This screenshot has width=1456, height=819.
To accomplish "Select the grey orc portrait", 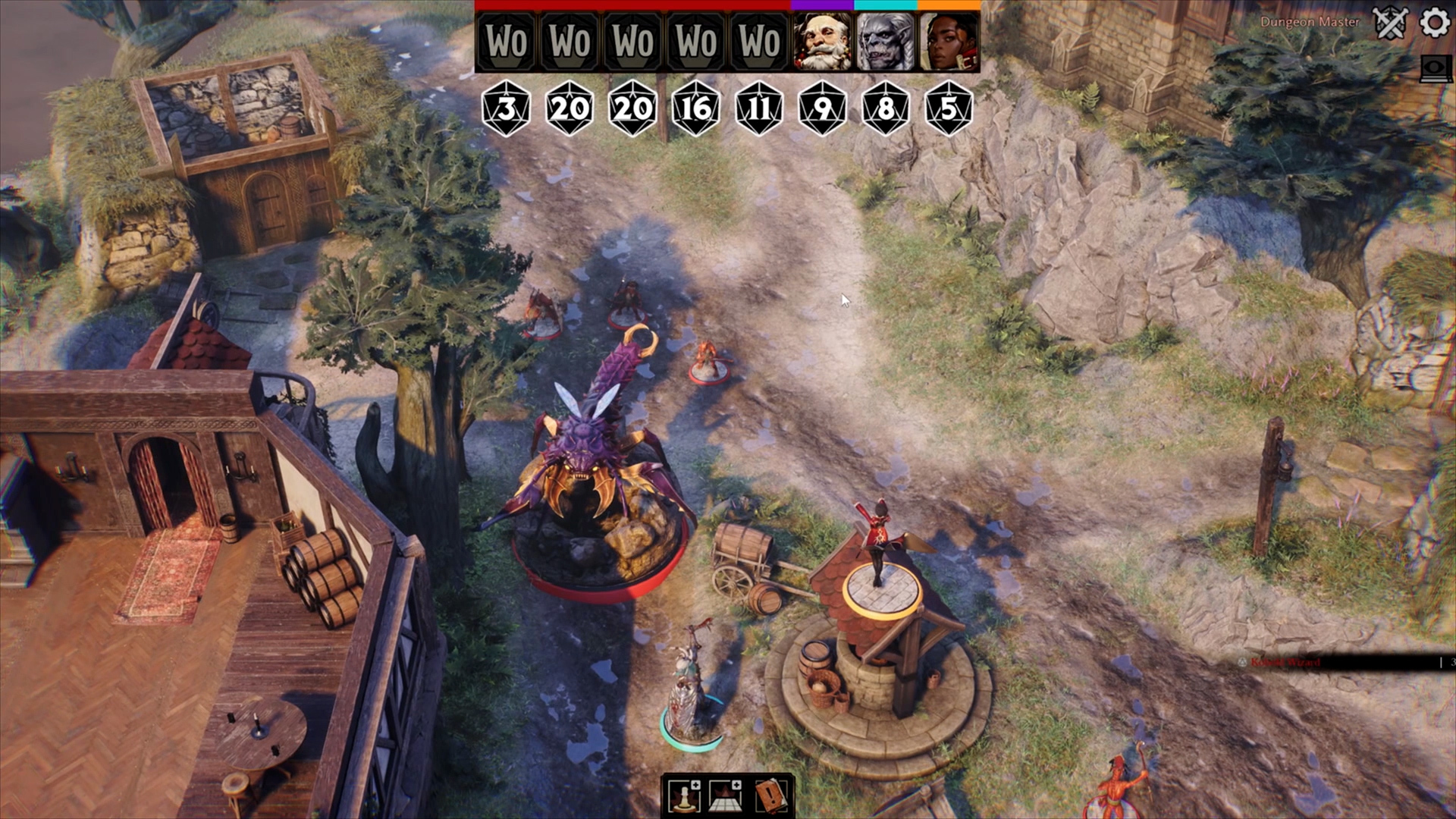I will tap(885, 42).
